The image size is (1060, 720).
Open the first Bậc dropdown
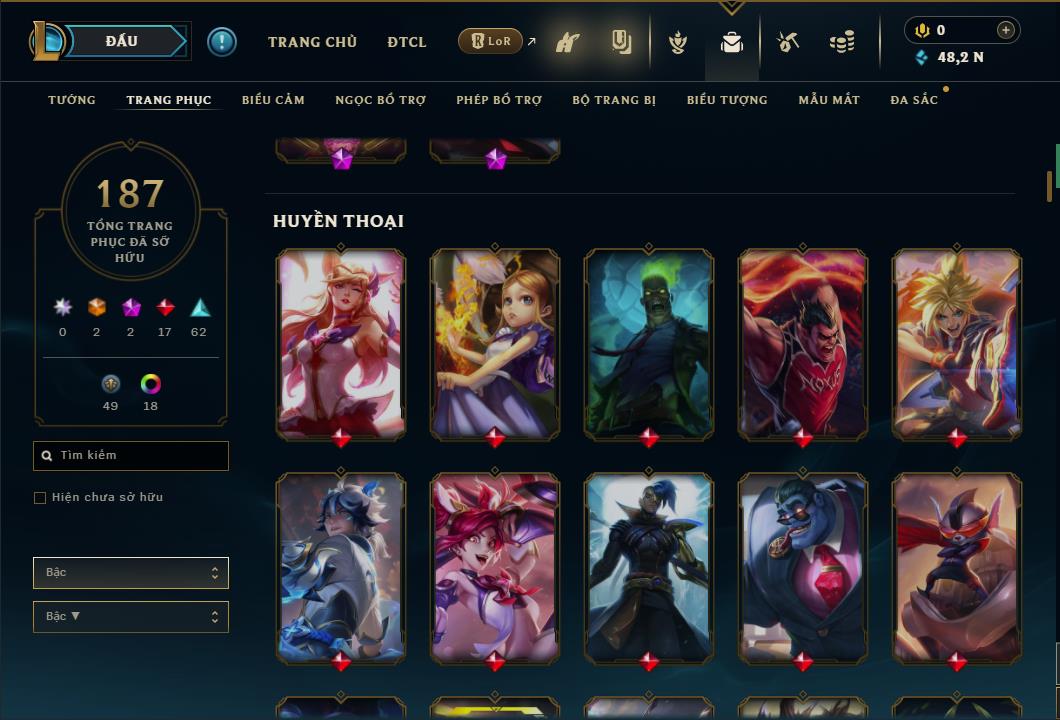[x=131, y=573]
